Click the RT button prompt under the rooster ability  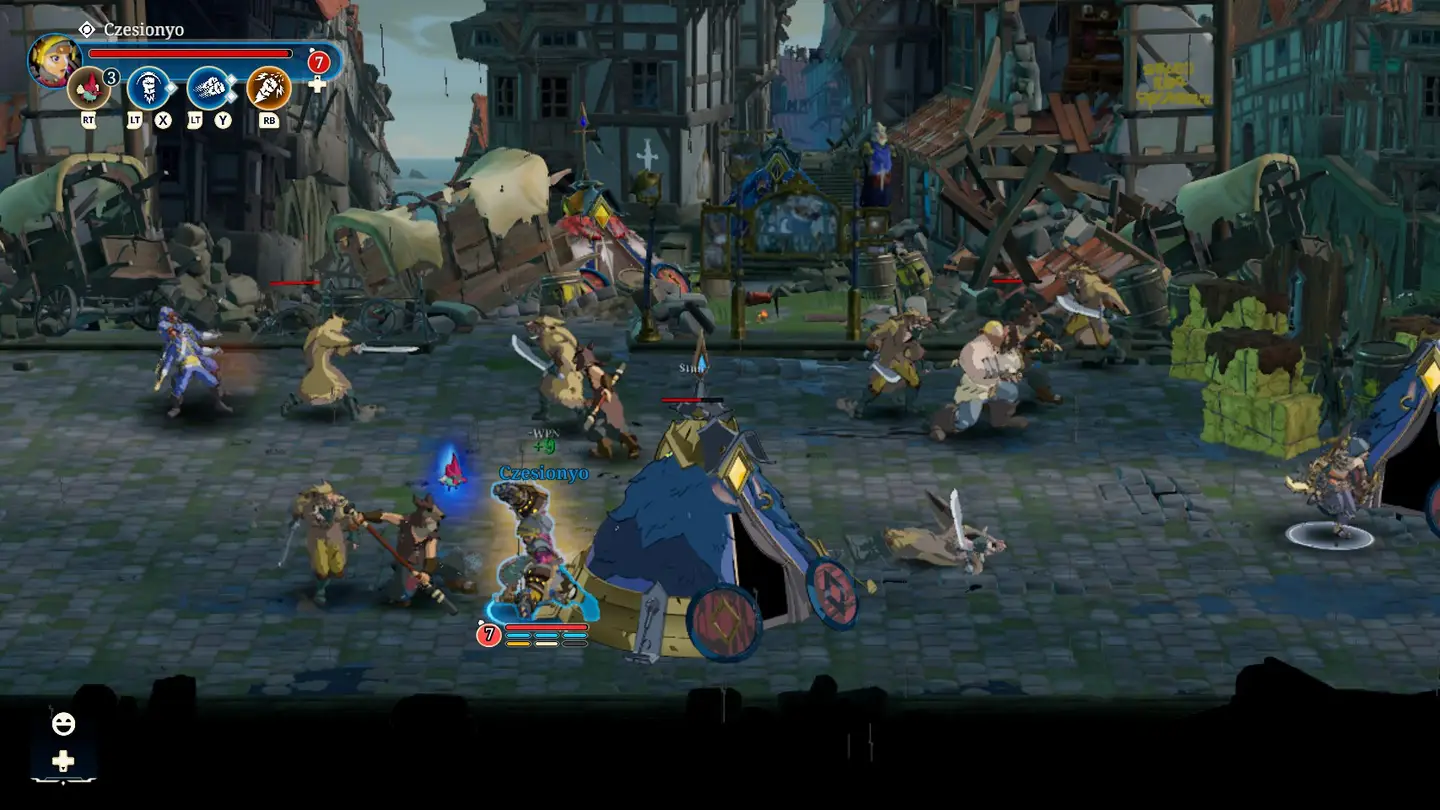[89, 120]
